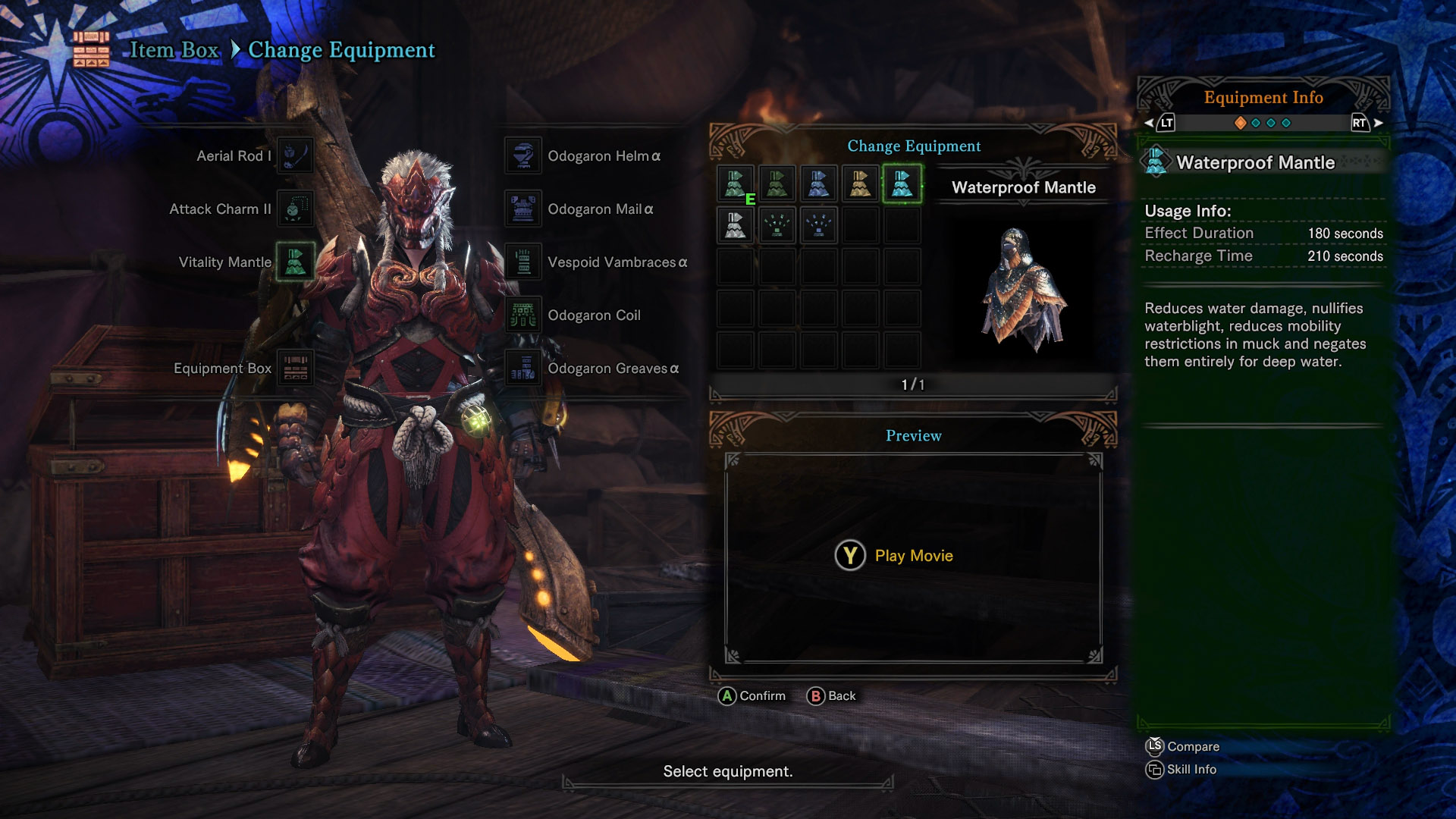Choose the equipped mantle marked E

736,184
